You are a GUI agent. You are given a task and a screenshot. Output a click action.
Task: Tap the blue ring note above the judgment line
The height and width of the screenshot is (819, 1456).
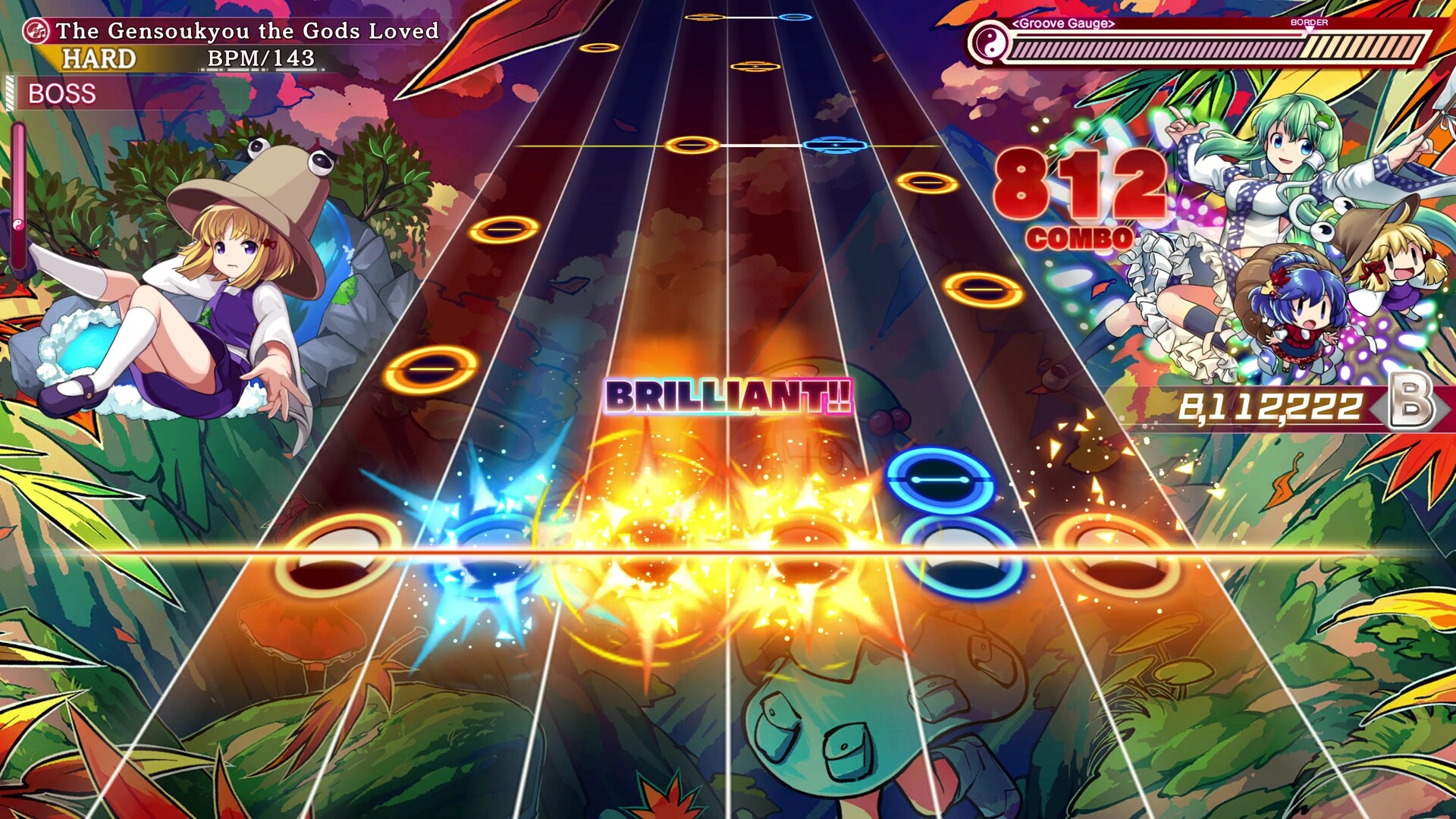940,478
